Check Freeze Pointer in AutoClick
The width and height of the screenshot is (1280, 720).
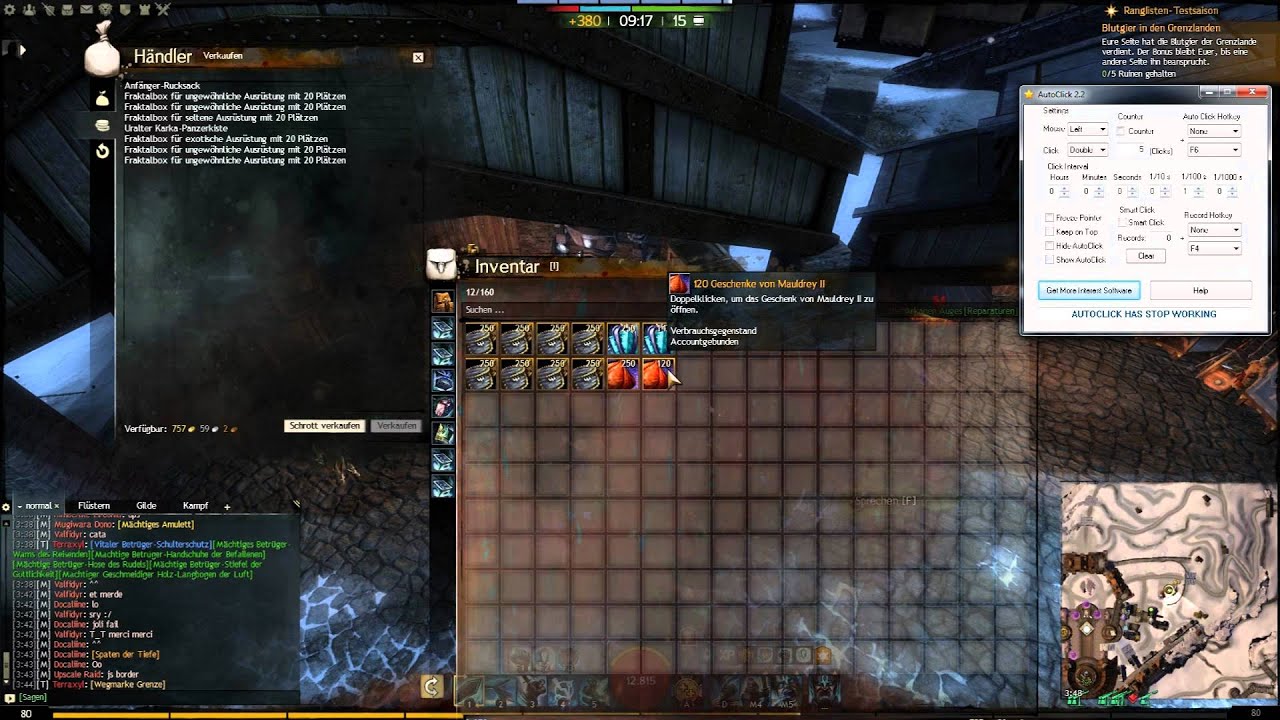[x=1048, y=218]
